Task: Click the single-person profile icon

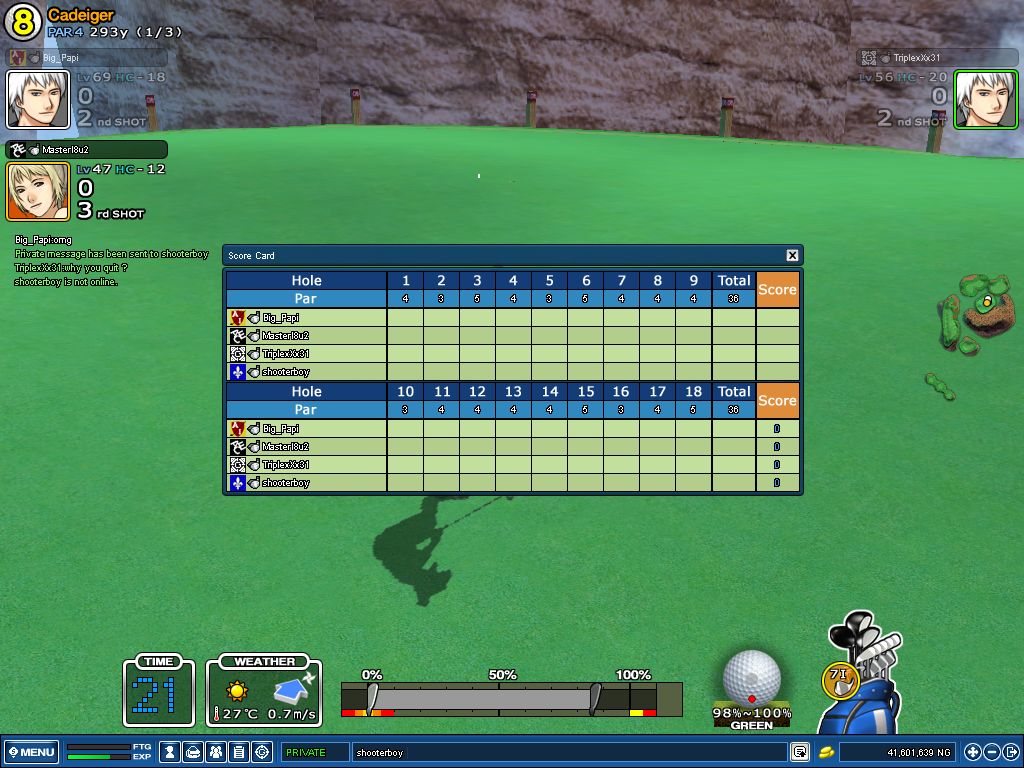Action: [171, 752]
